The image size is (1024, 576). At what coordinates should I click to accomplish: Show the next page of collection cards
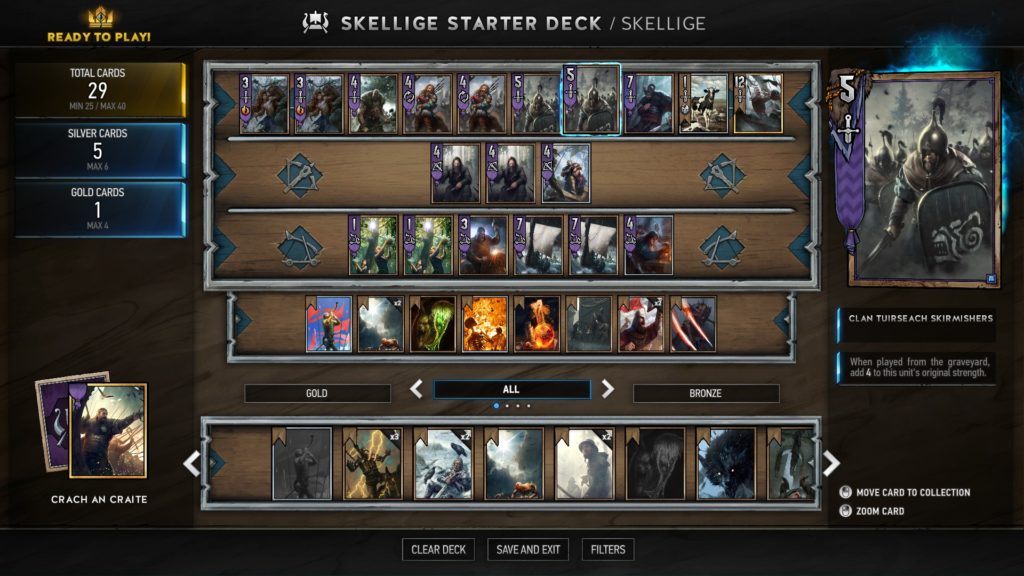coord(831,463)
